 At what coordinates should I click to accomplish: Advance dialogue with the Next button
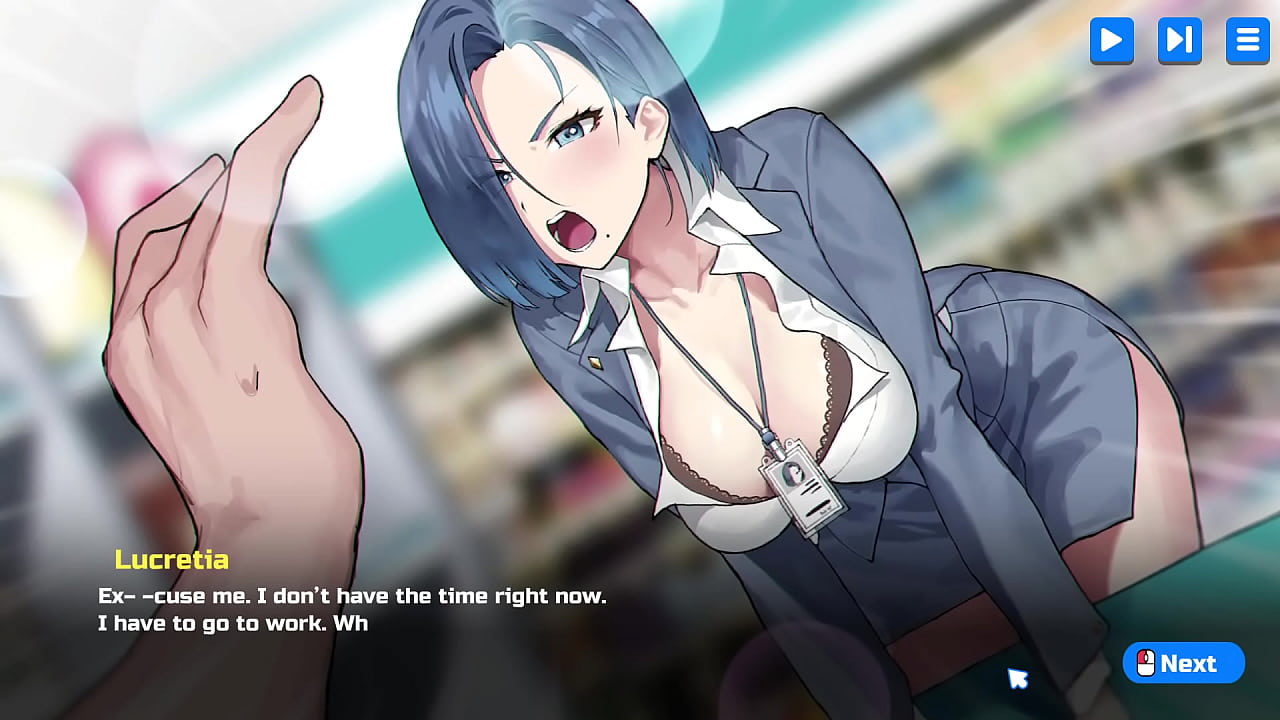point(1183,663)
